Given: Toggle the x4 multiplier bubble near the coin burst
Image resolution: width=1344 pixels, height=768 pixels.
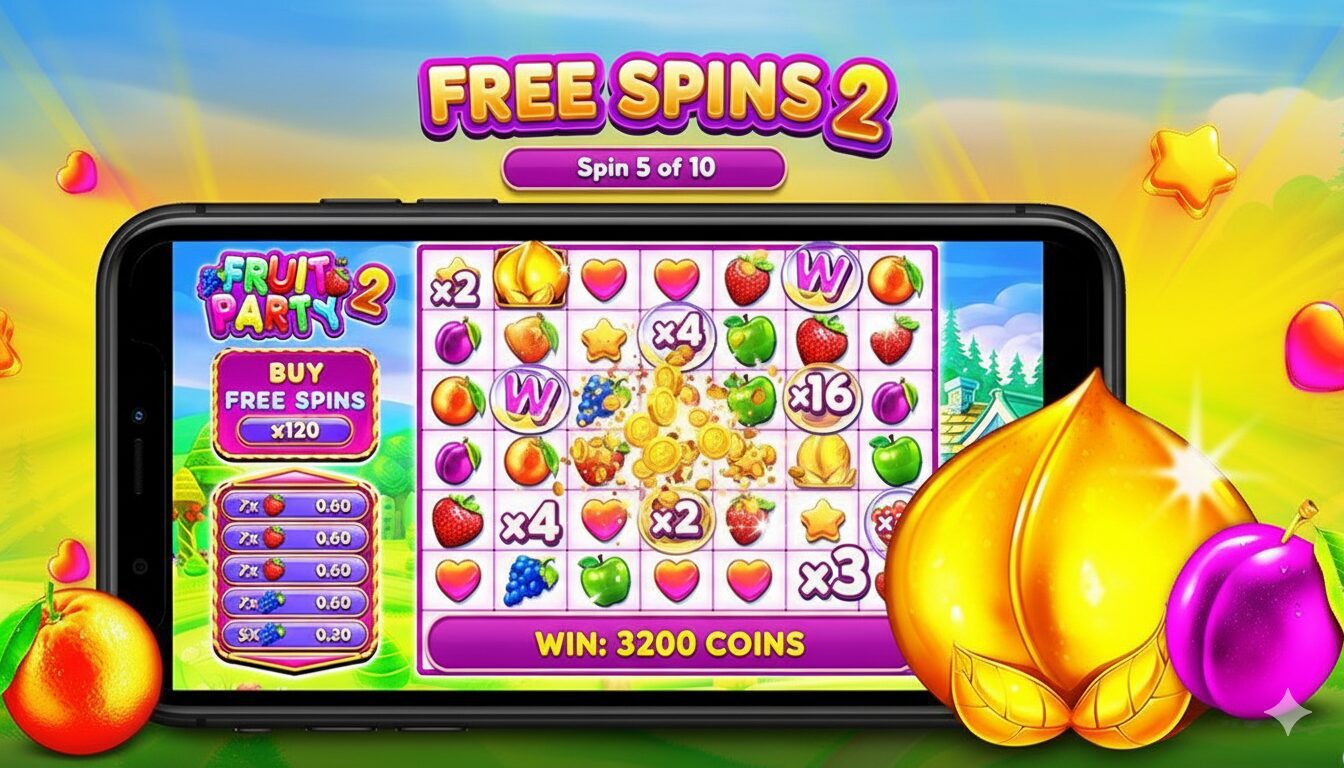Looking at the screenshot, I should (x=677, y=337).
